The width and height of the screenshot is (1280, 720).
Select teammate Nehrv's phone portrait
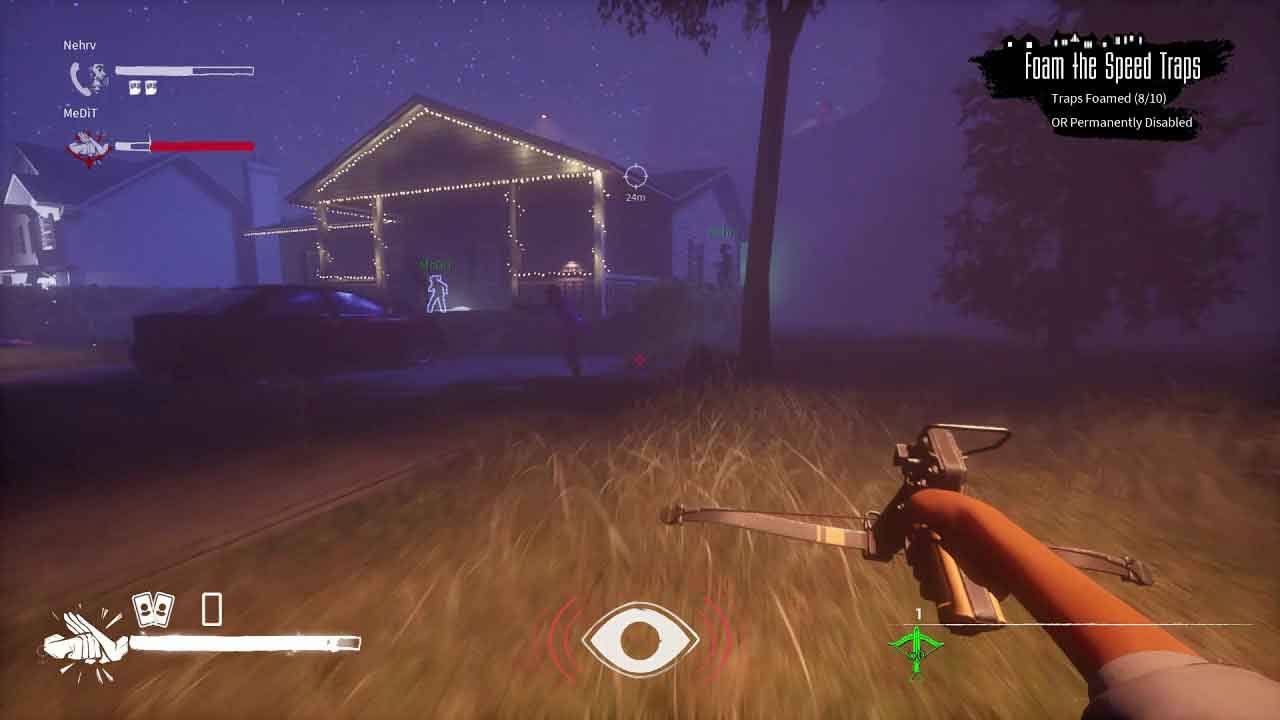(88, 77)
